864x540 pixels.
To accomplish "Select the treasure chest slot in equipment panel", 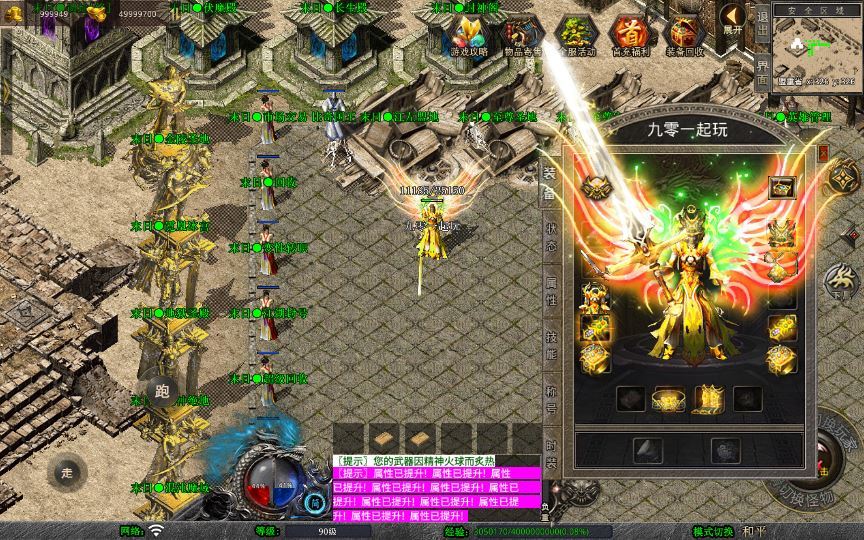I will (x=782, y=188).
